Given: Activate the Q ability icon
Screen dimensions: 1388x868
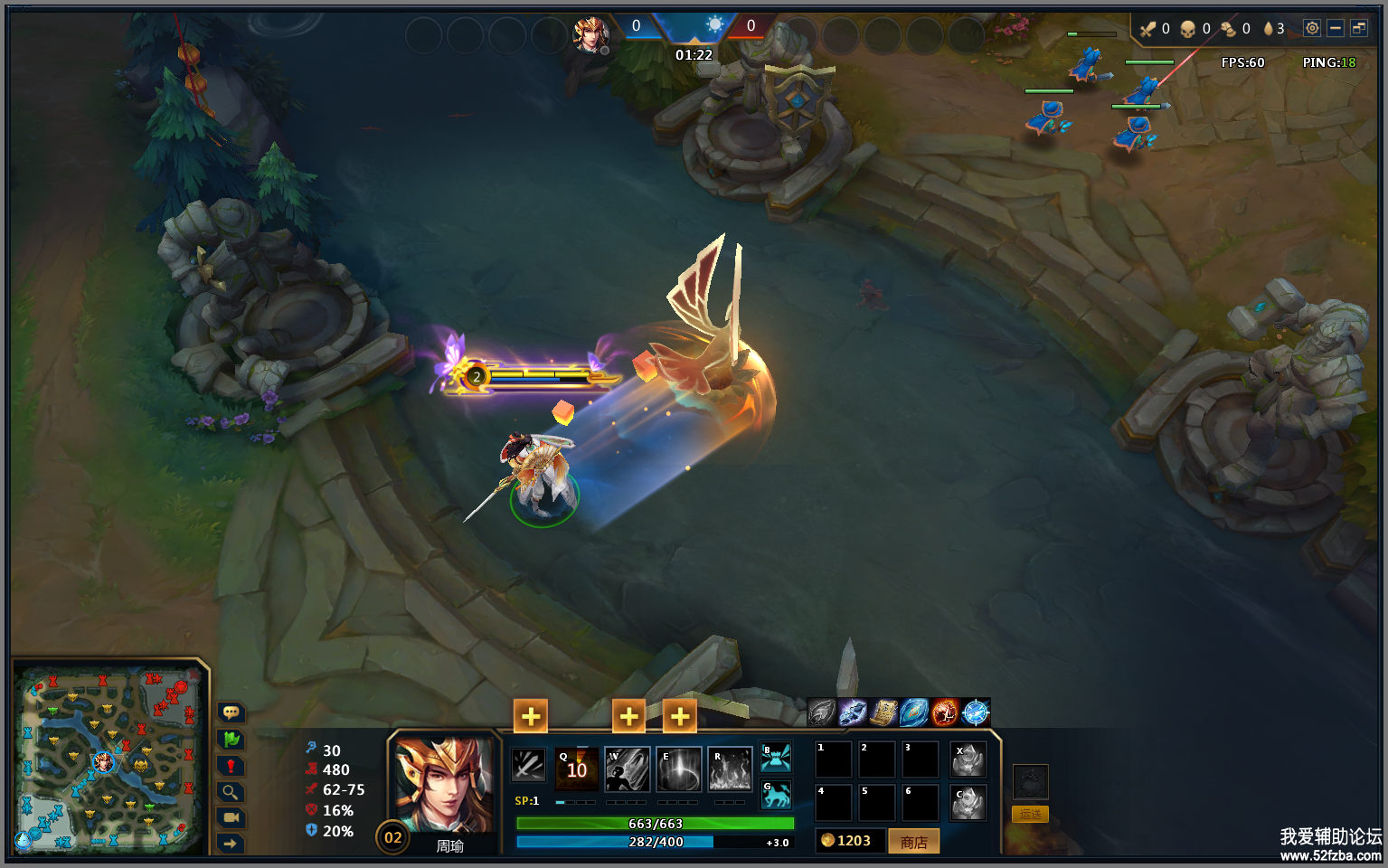Looking at the screenshot, I should (x=577, y=768).
